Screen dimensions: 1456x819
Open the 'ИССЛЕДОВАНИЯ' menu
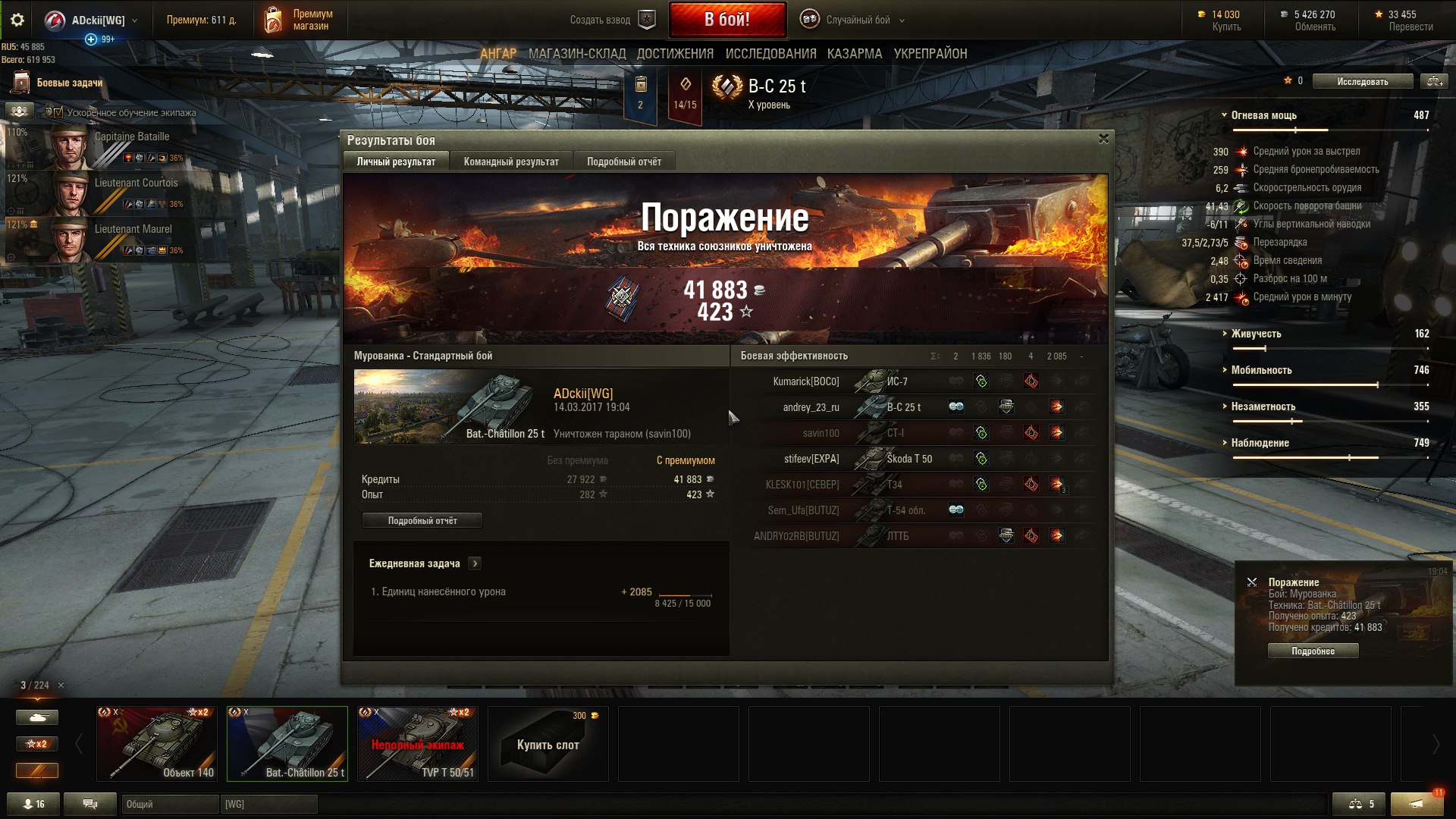(x=770, y=54)
